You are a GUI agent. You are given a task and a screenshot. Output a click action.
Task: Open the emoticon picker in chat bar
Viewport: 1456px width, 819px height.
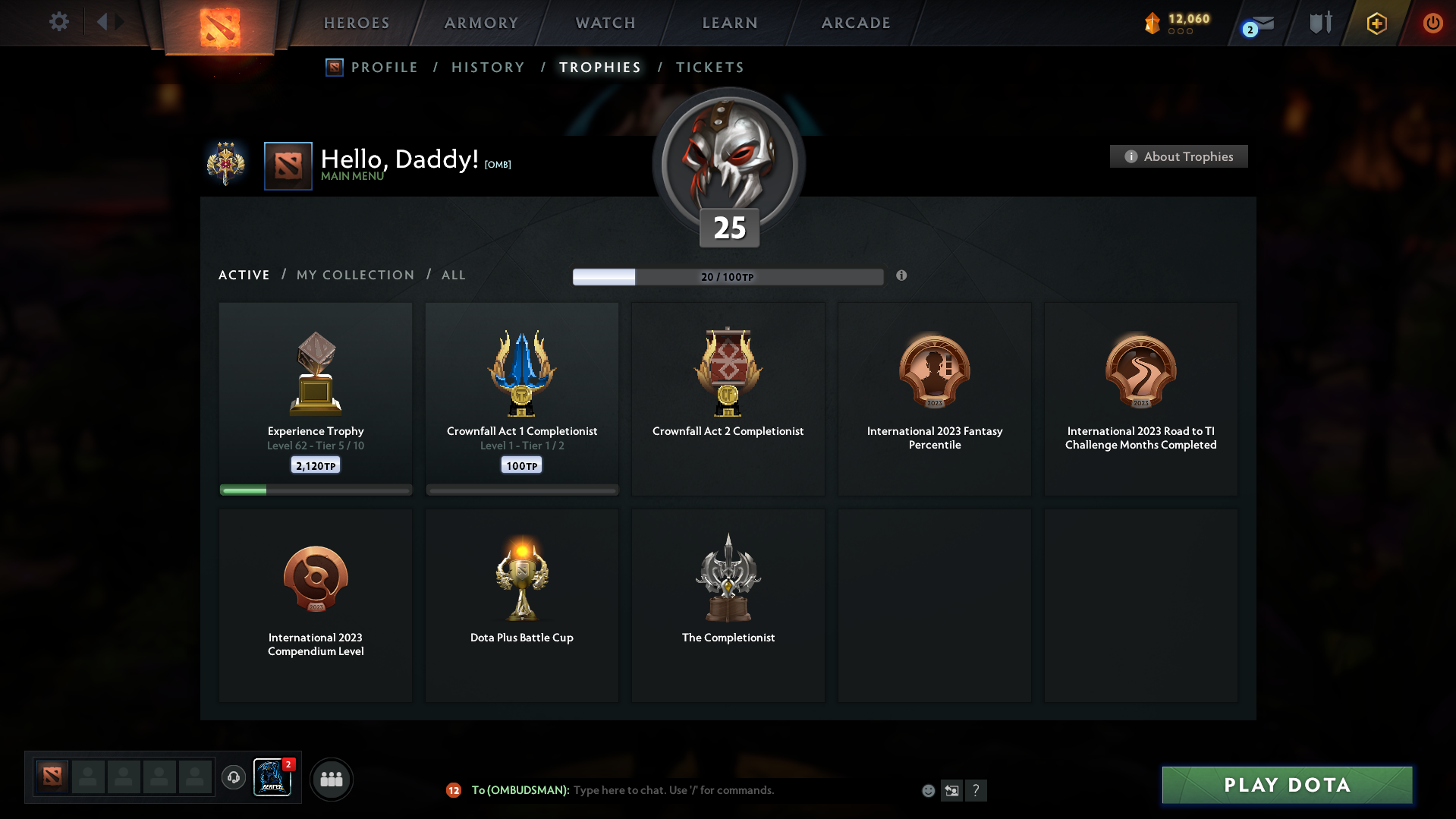(x=927, y=790)
